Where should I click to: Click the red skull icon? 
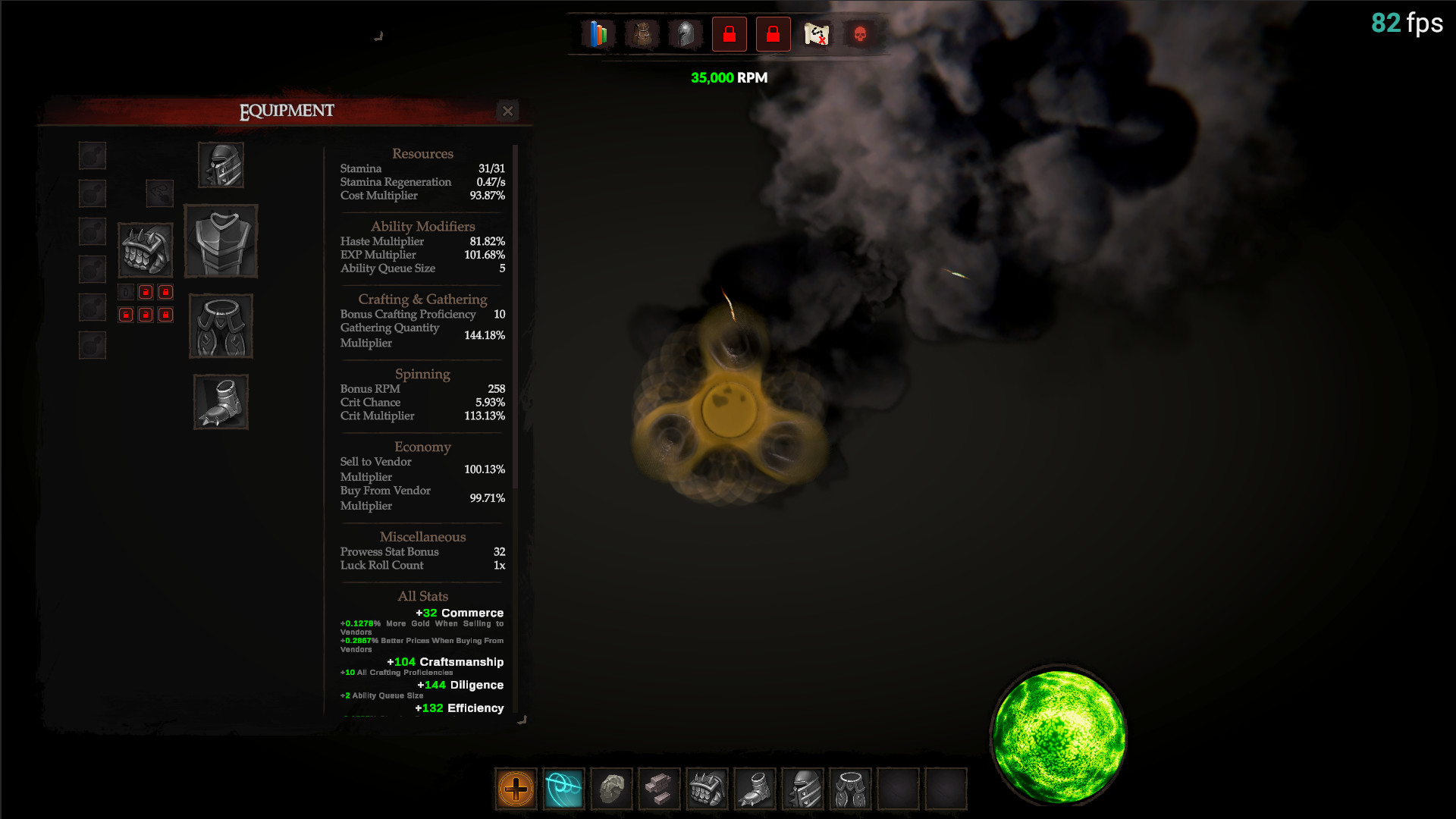[860, 34]
